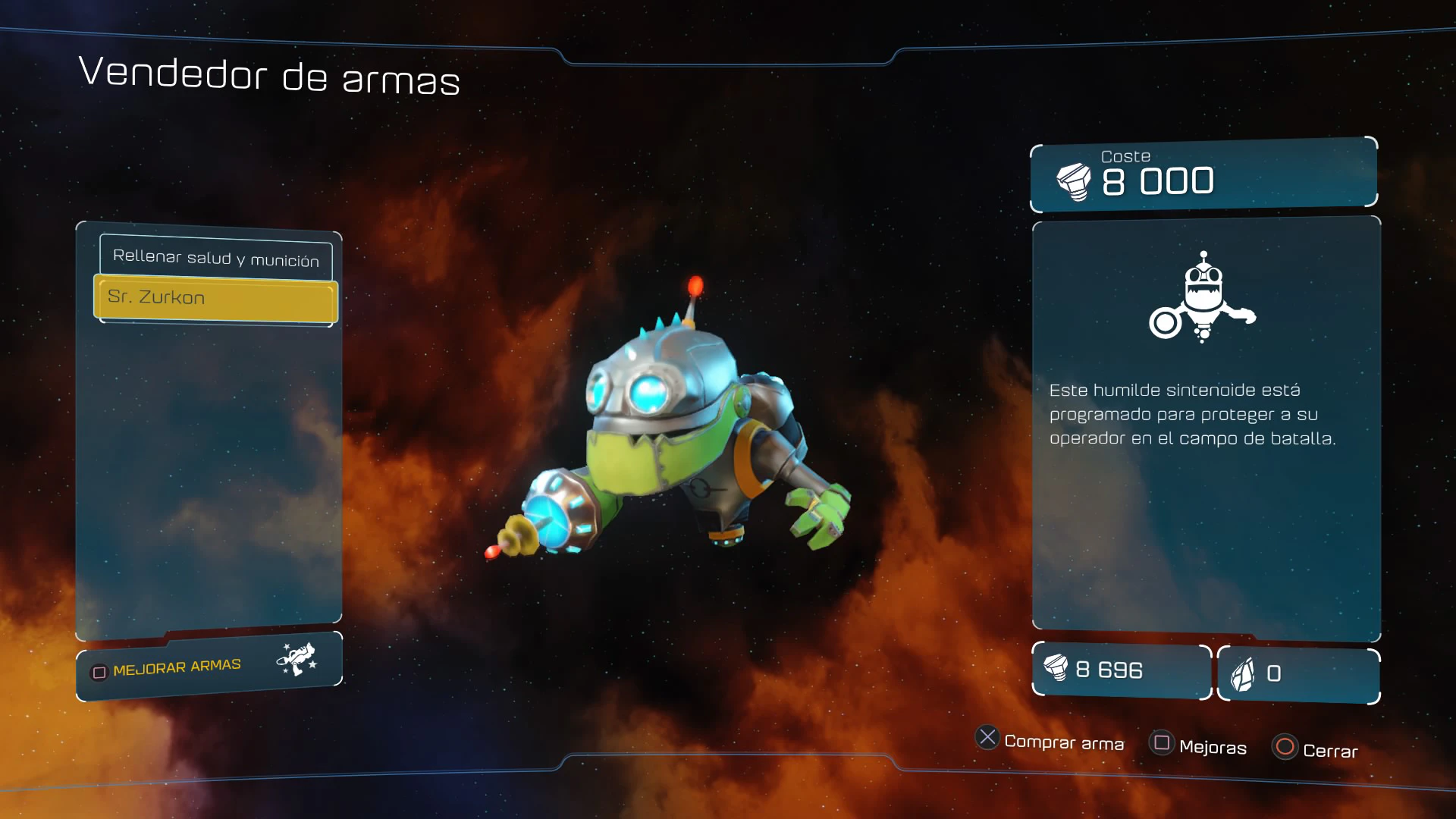Open the Mejoras upgrades option
The height and width of the screenshot is (819, 1456).
tap(1199, 745)
